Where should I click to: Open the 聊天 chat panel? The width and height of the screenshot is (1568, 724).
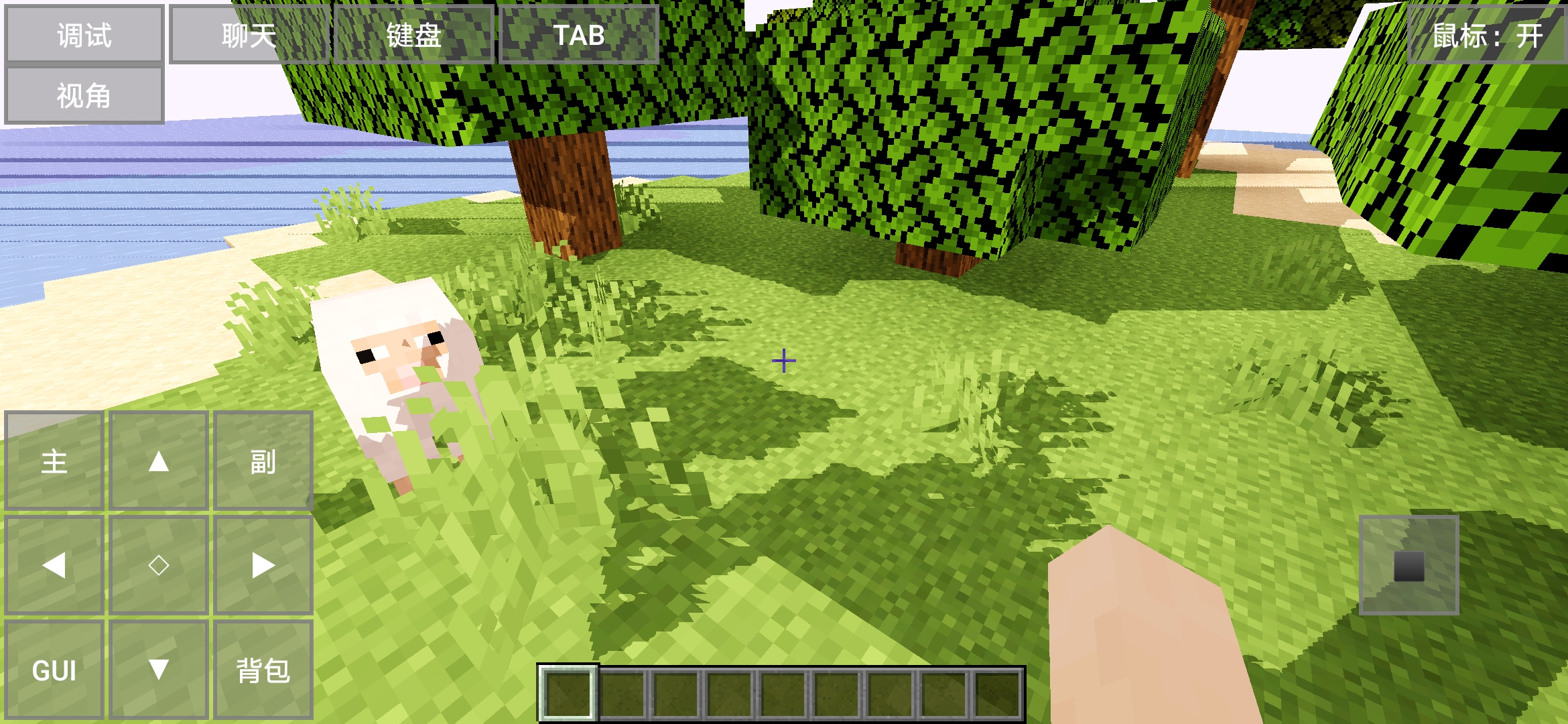(249, 36)
